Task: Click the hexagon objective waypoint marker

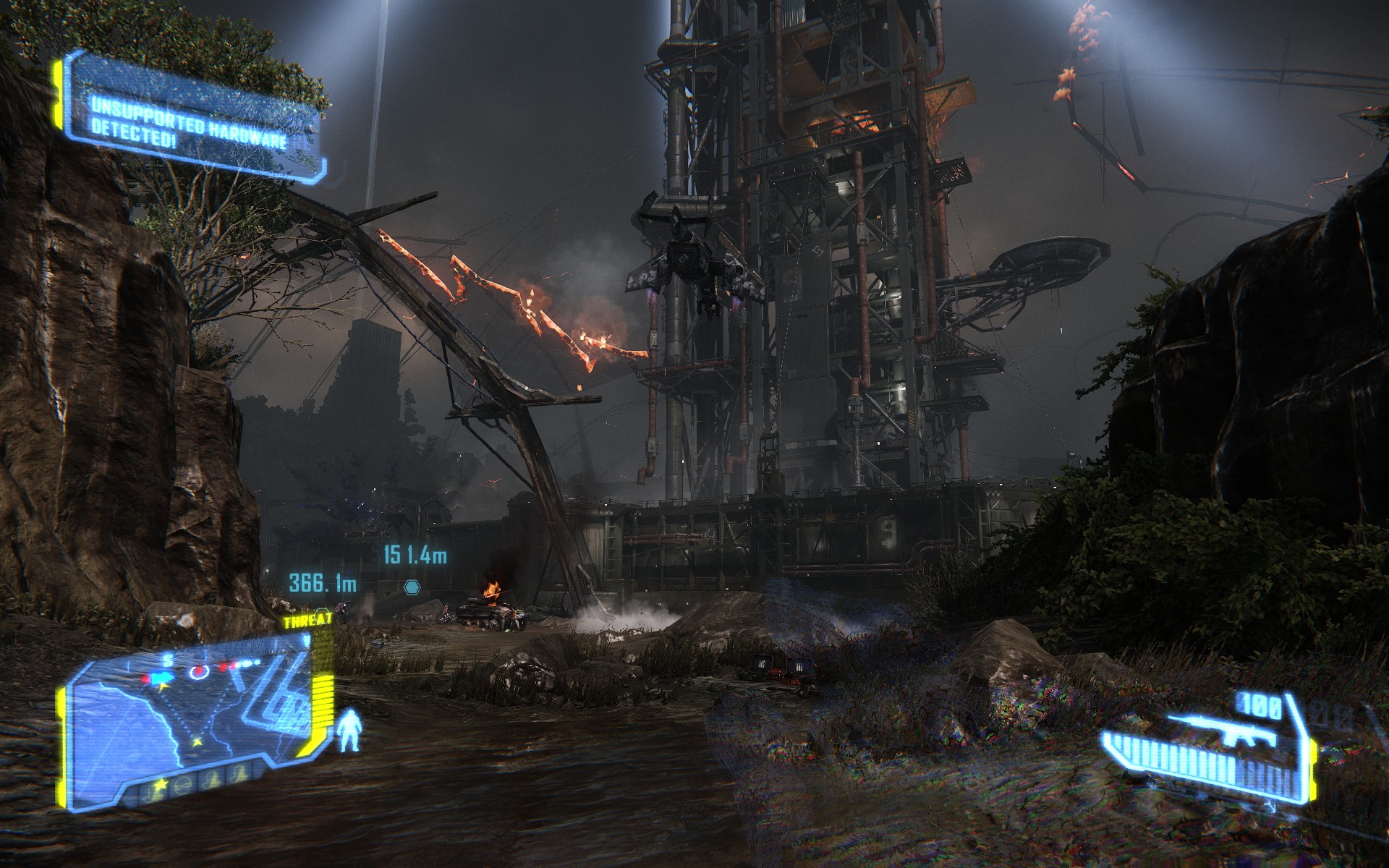Action: click(412, 586)
